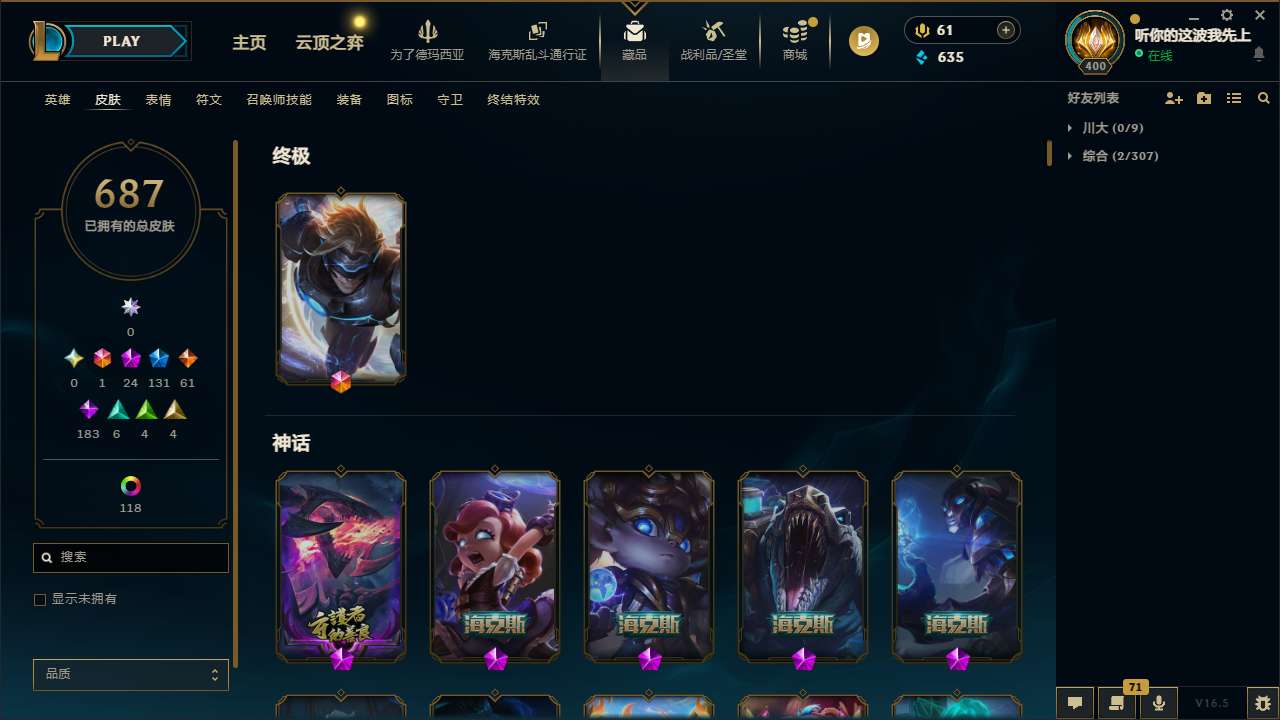Open the Ezreal ultimate skin card
Image resolution: width=1280 pixels, height=720 pixels.
tap(340, 288)
